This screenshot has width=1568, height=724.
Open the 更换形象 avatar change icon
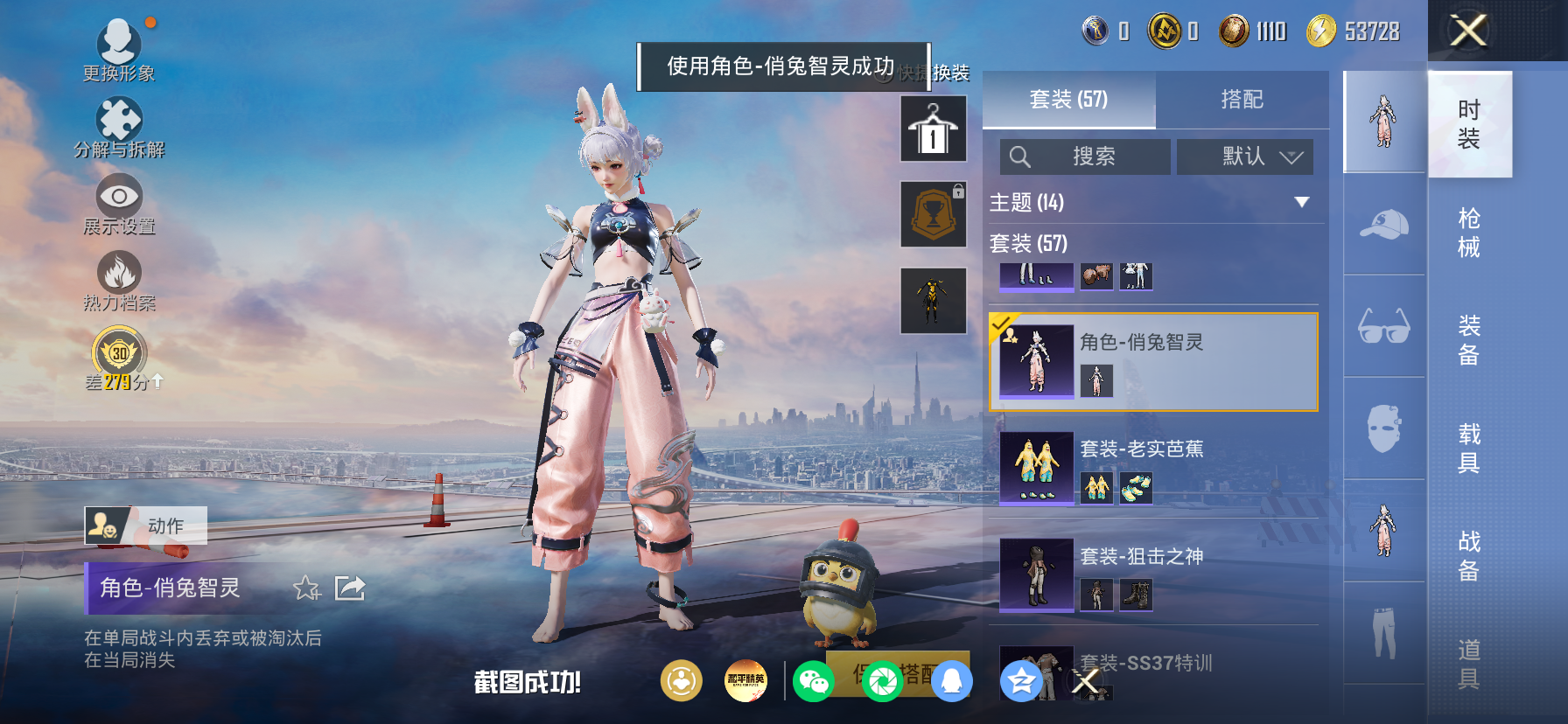tap(121, 41)
